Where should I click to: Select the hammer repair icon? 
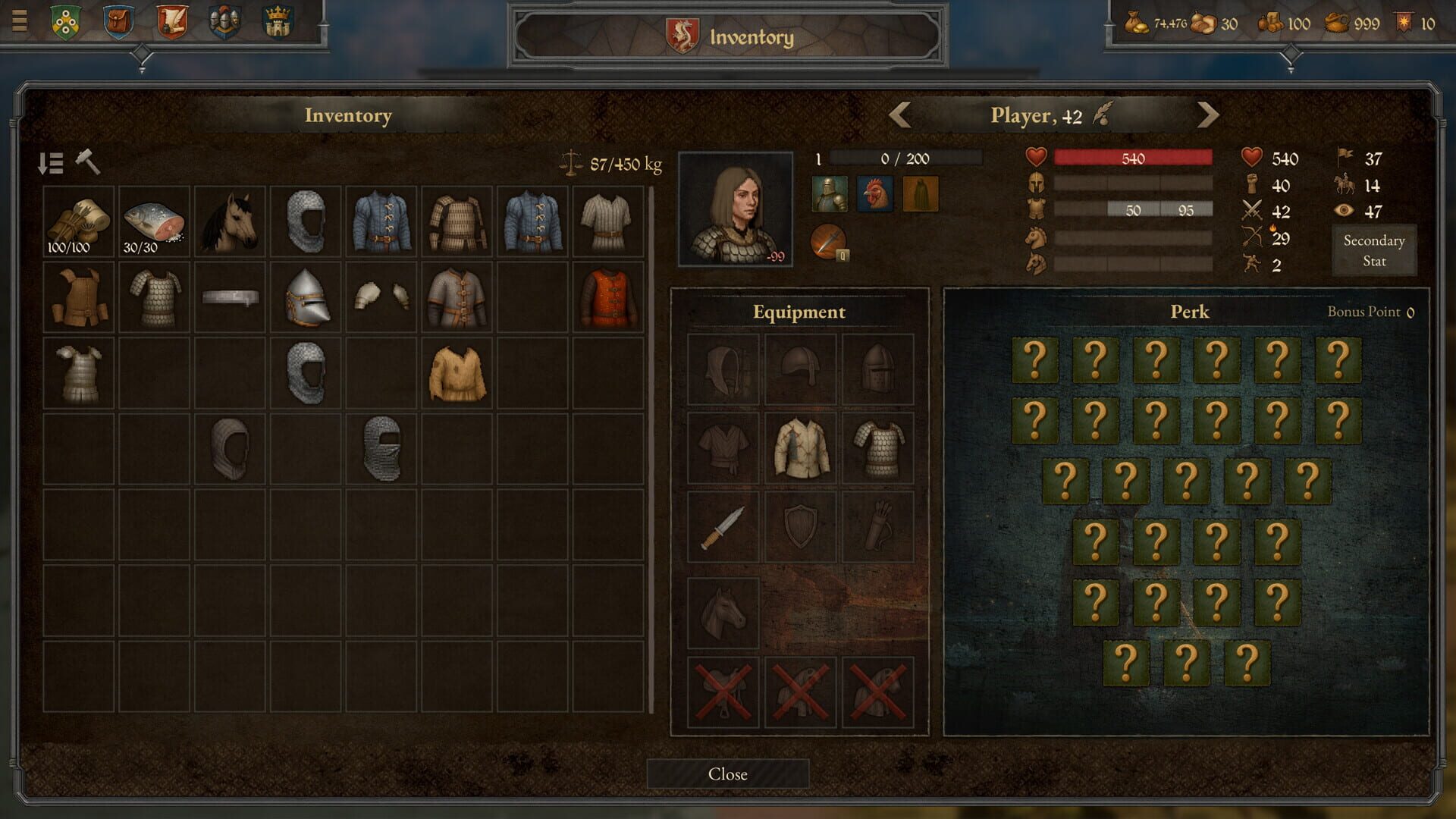(x=86, y=163)
